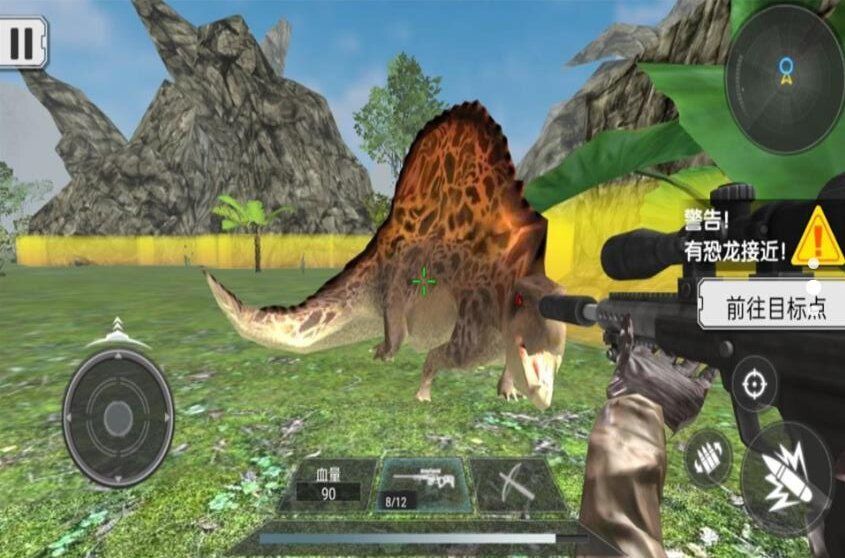The image size is (845, 558).
Task: Switch to the crossed melee weapon slot
Action: 517,486
